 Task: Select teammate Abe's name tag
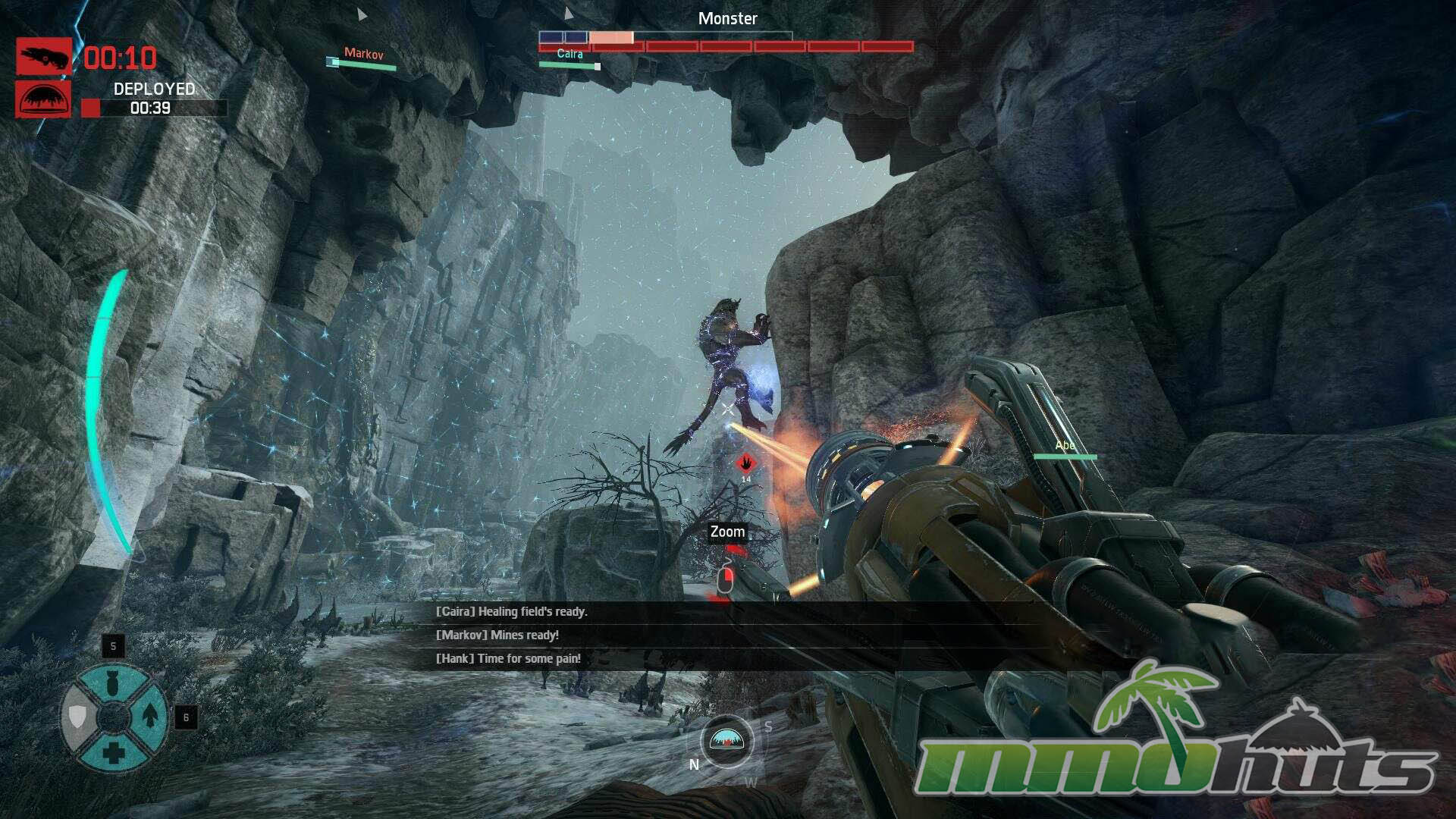pyautogui.click(x=1065, y=446)
